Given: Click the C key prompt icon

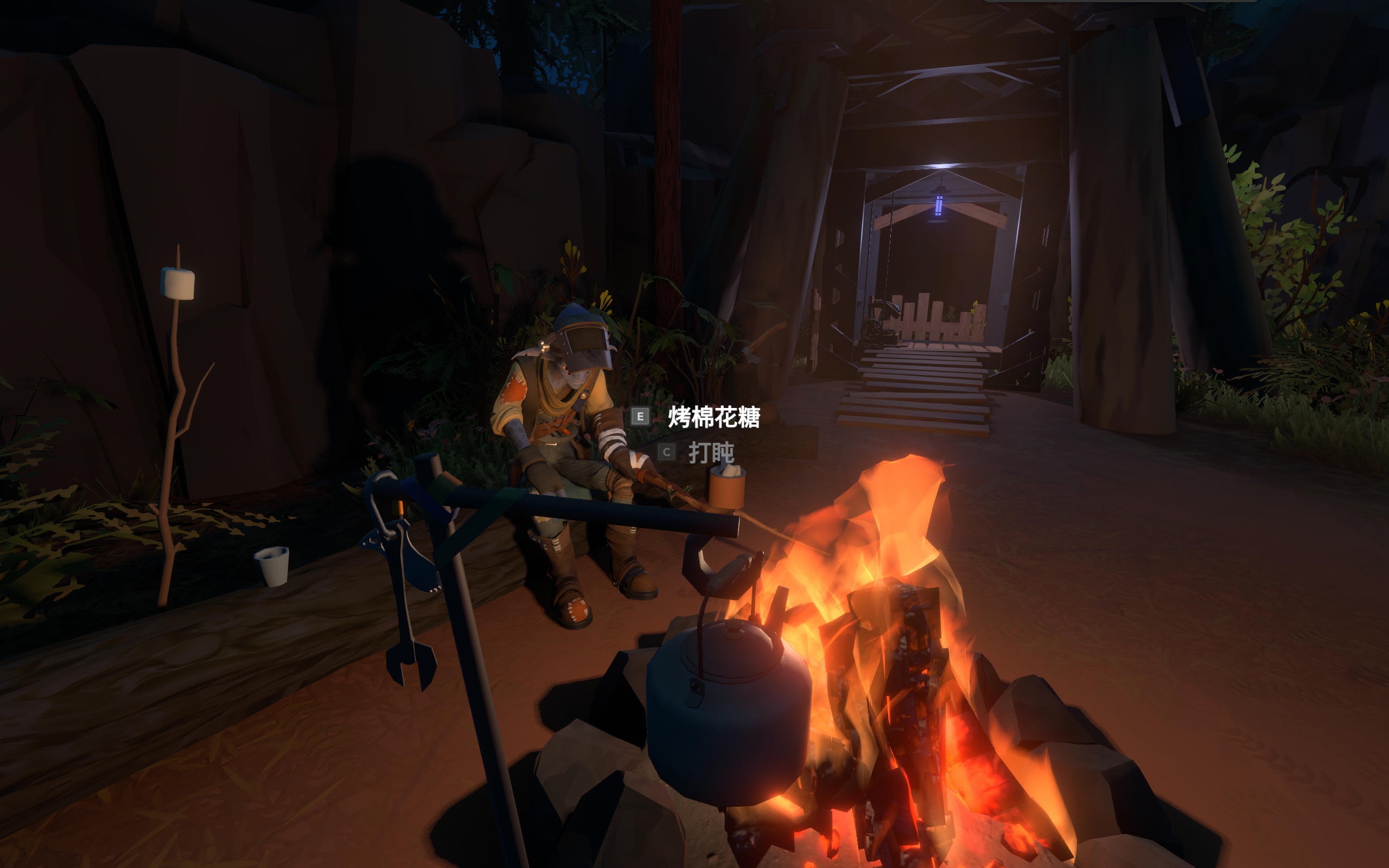Looking at the screenshot, I should 666,451.
